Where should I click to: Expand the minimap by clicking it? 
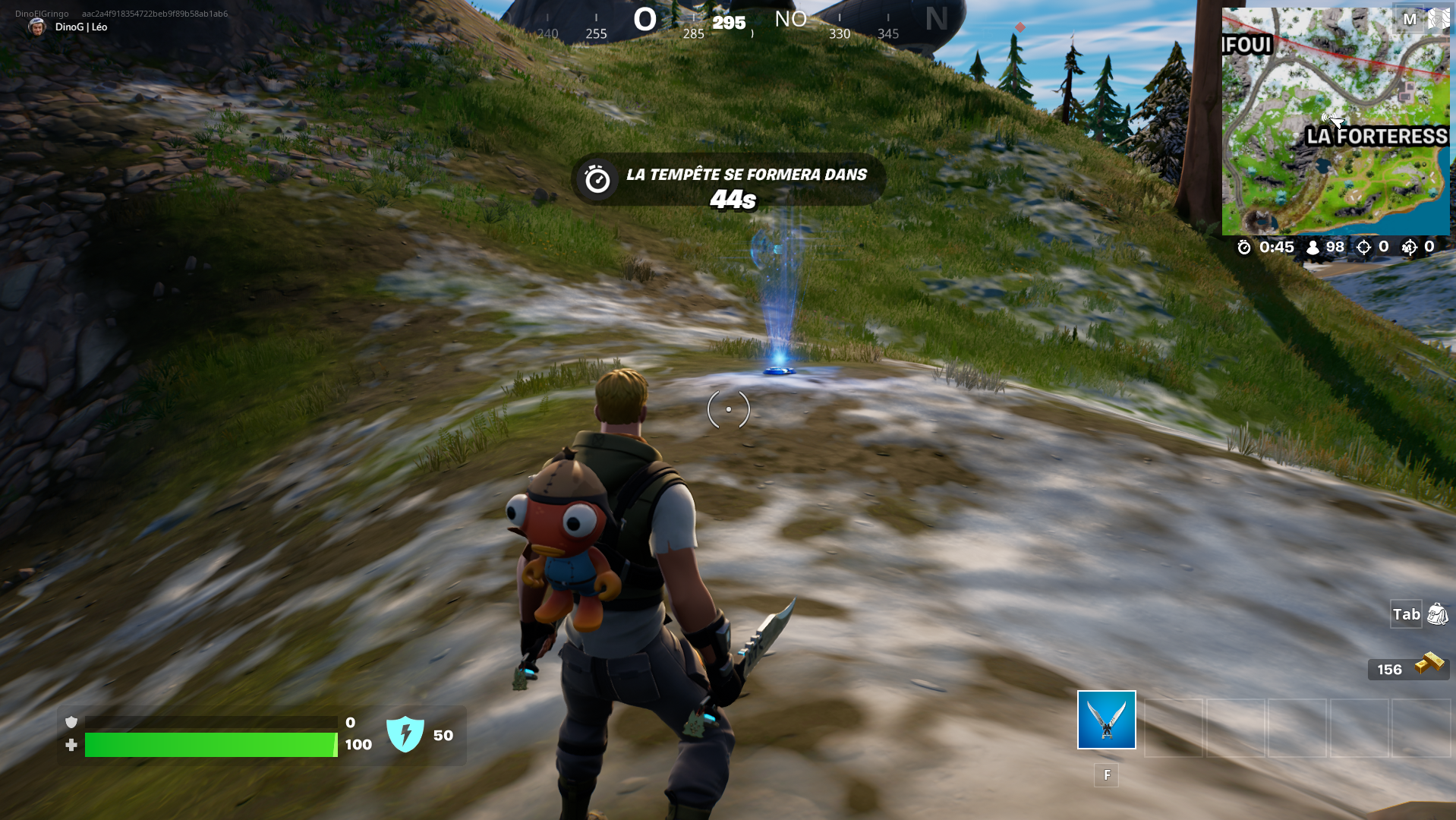point(1336,121)
